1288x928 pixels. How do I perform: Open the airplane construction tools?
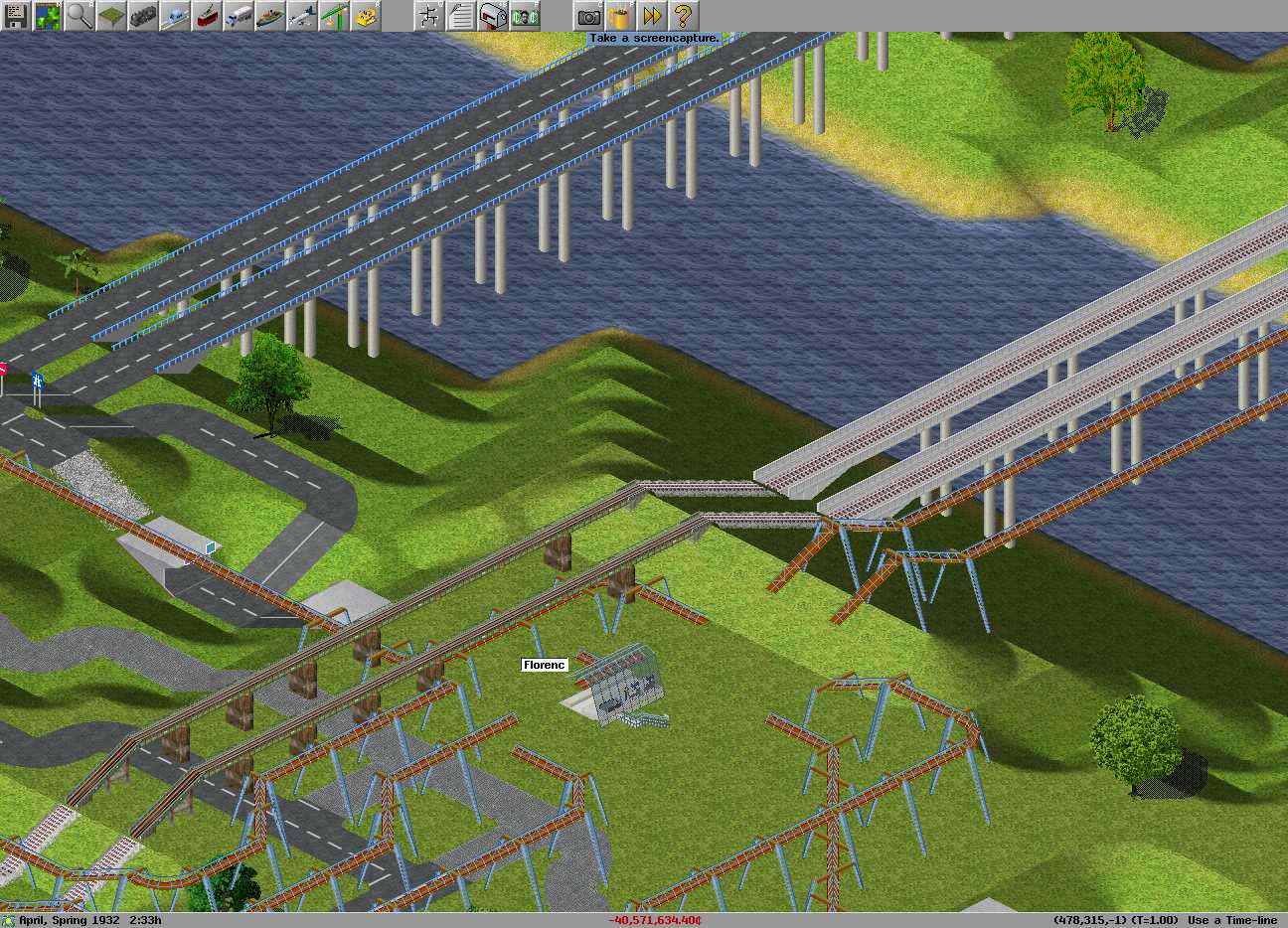(302, 16)
